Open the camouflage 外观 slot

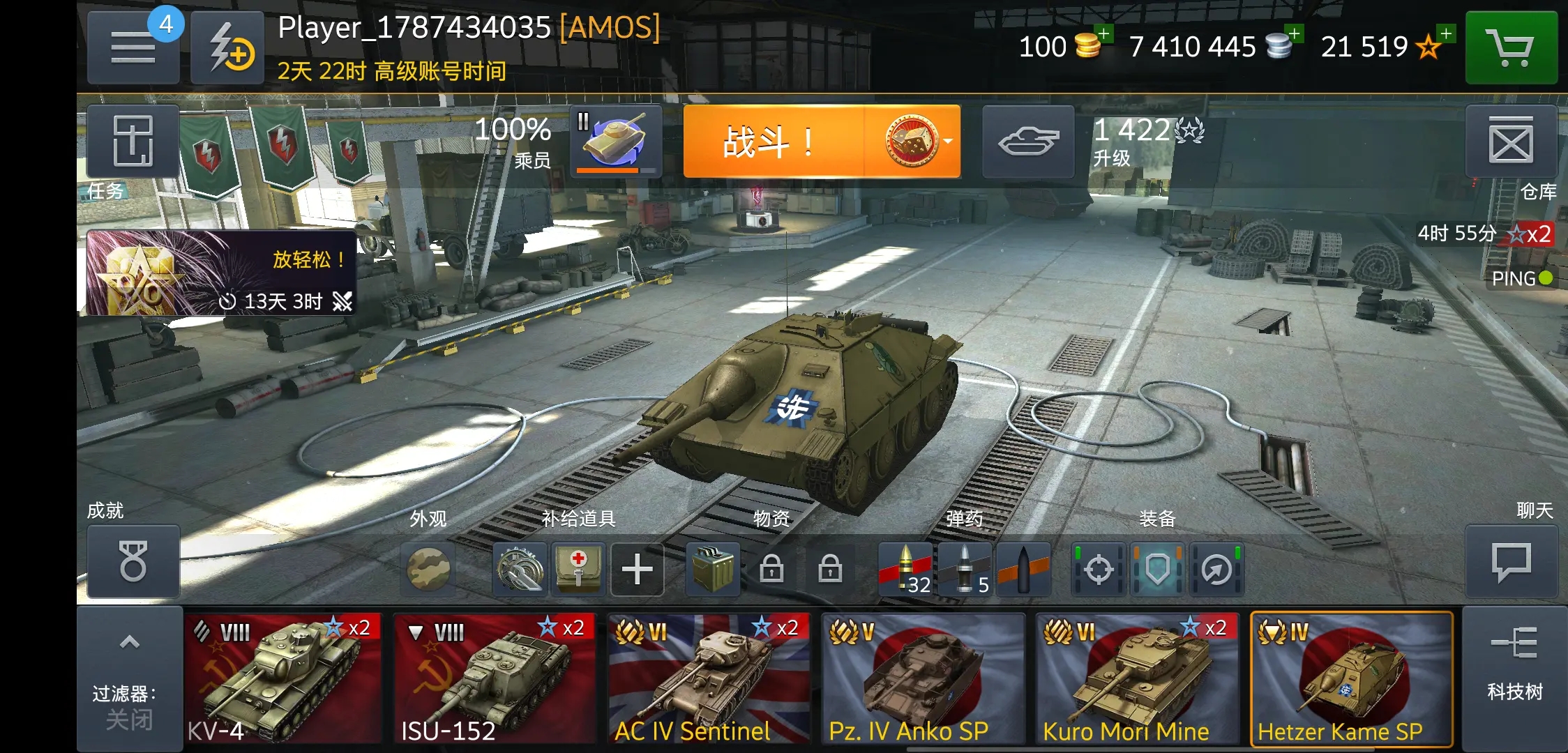coord(428,569)
